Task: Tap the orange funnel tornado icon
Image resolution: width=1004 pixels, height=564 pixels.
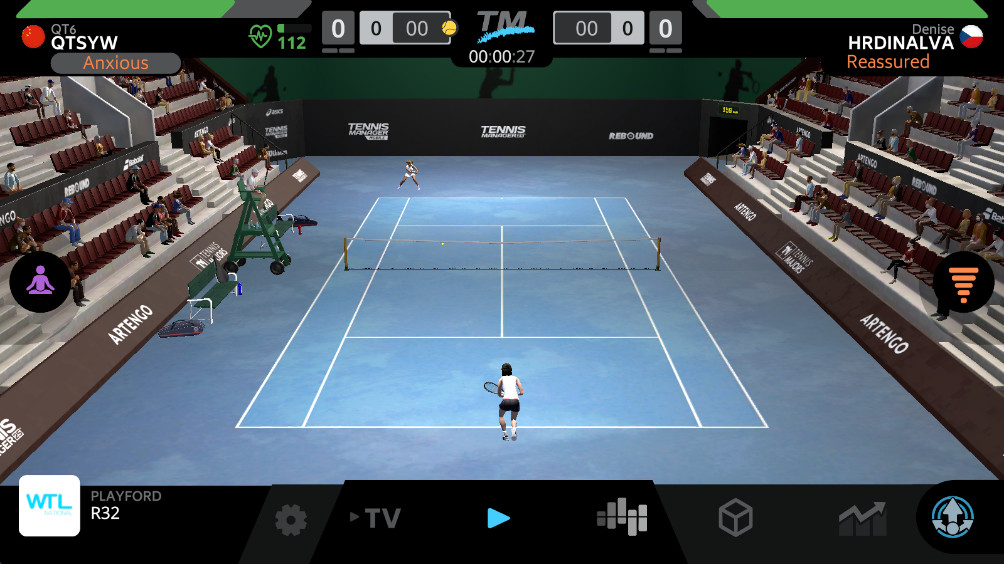Action: point(962,282)
